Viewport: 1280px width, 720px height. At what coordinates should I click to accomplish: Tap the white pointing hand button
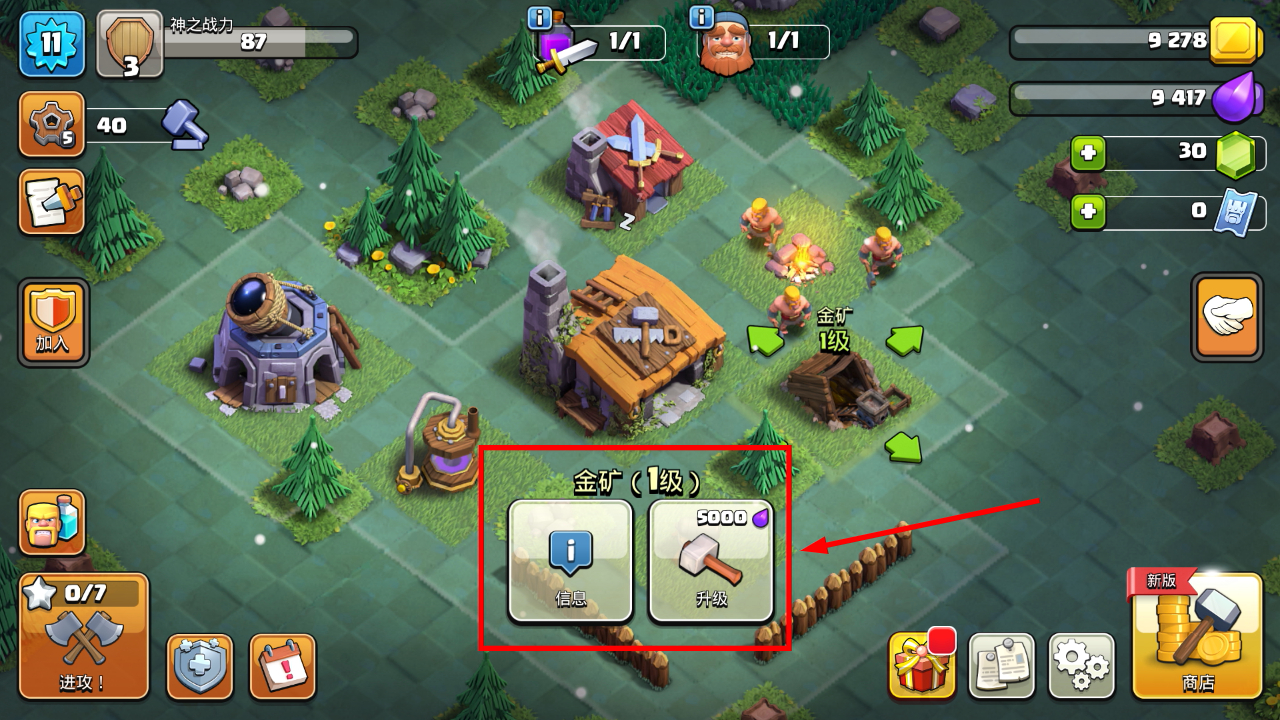point(1227,317)
